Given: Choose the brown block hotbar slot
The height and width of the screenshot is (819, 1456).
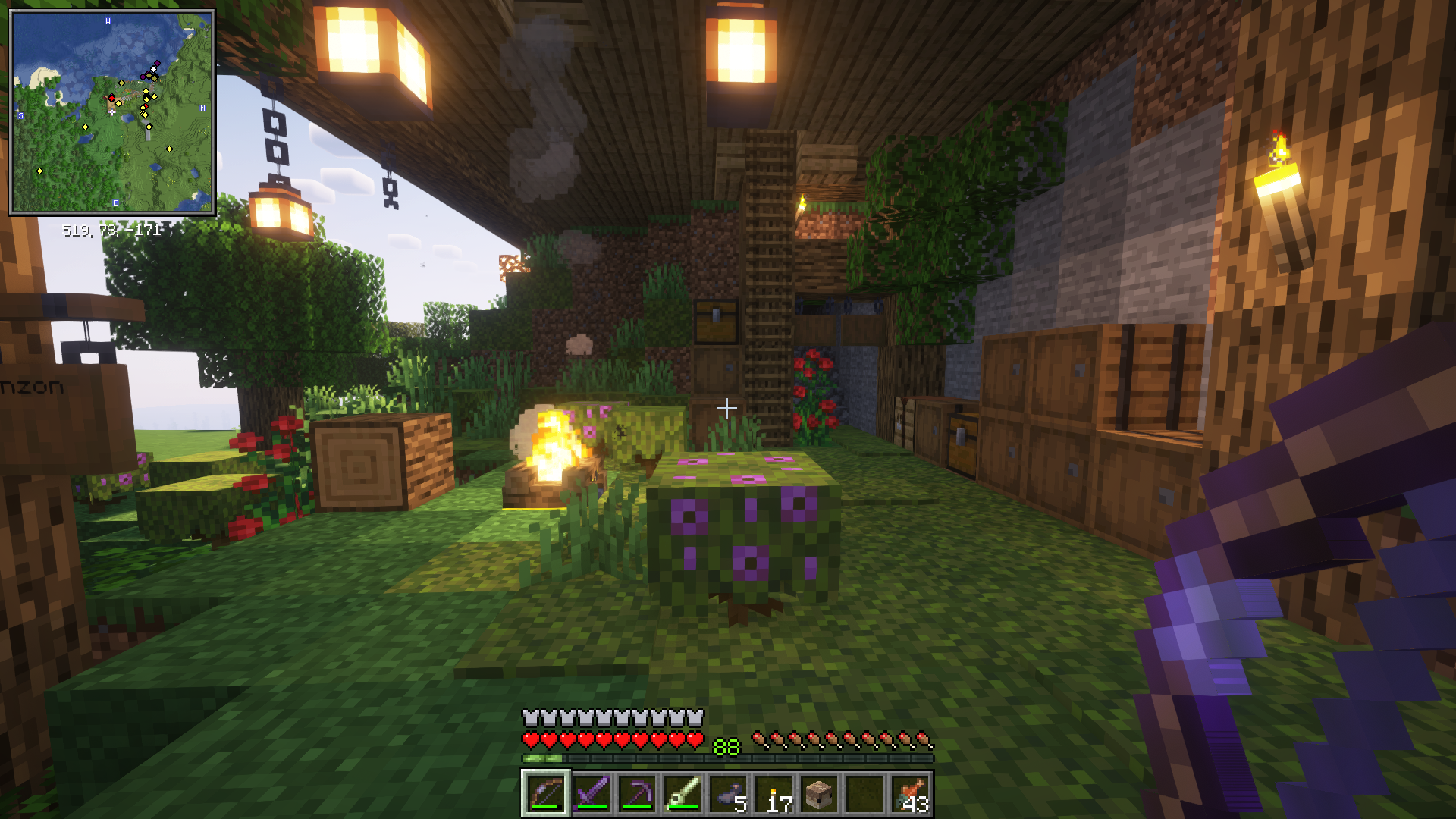Looking at the screenshot, I should click(x=820, y=794).
